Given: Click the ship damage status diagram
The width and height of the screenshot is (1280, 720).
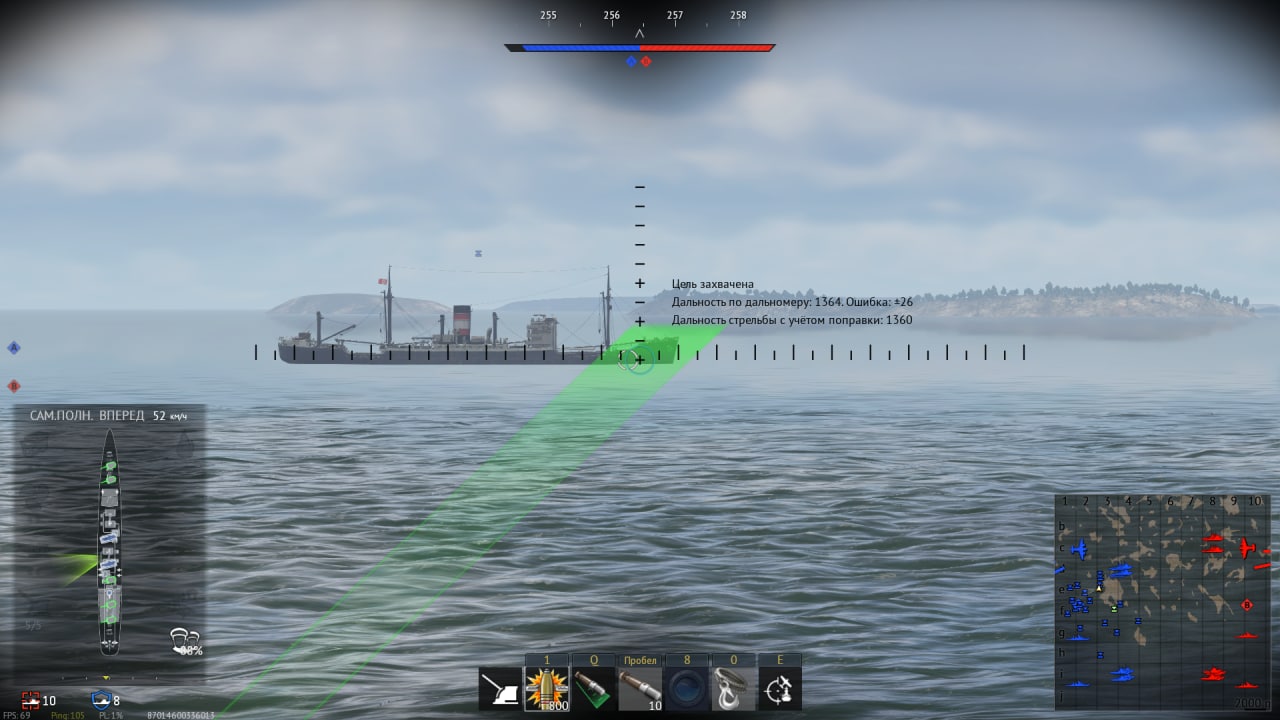Looking at the screenshot, I should coord(109,540).
